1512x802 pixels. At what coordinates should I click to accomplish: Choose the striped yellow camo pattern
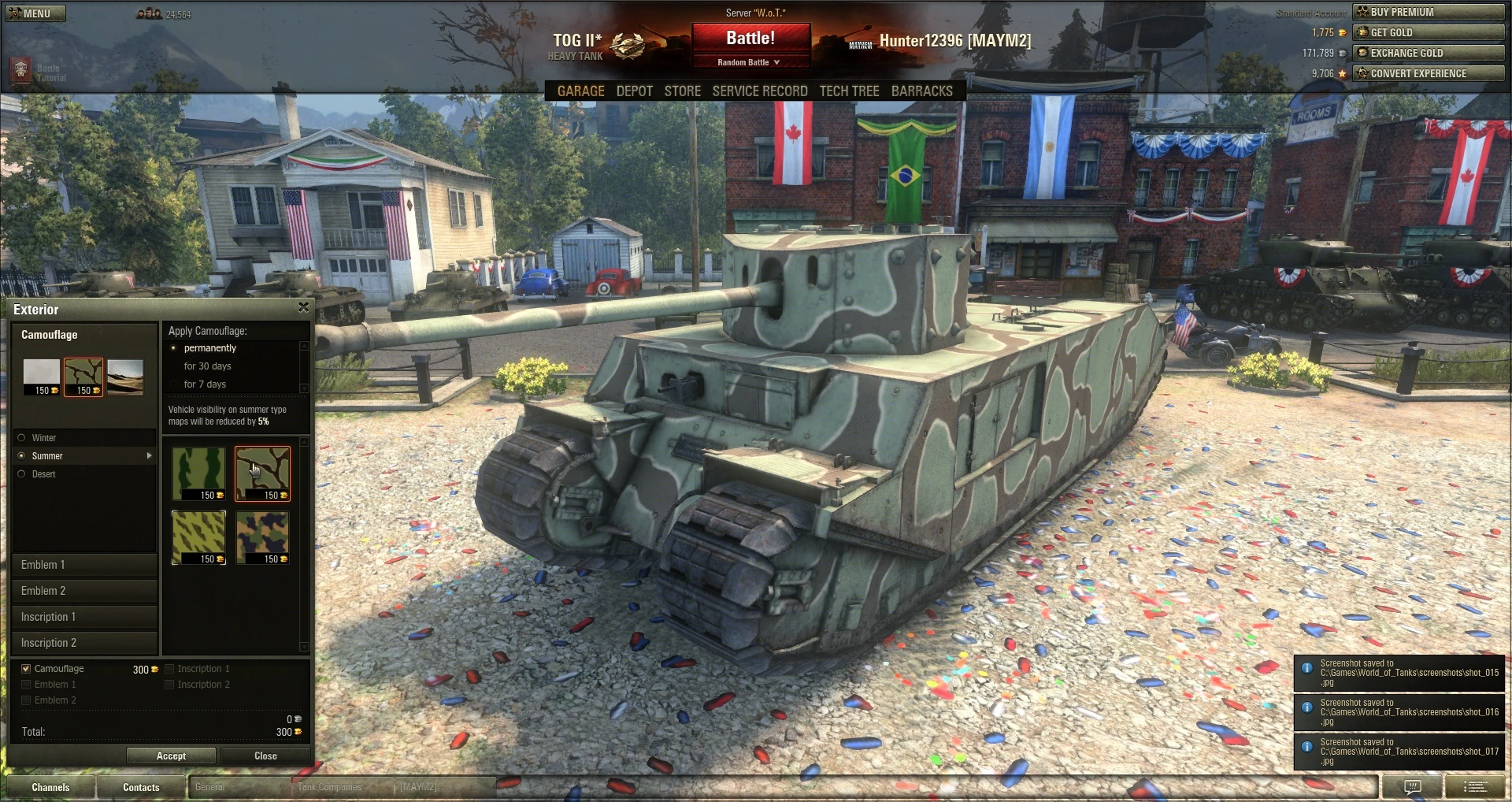click(x=198, y=537)
